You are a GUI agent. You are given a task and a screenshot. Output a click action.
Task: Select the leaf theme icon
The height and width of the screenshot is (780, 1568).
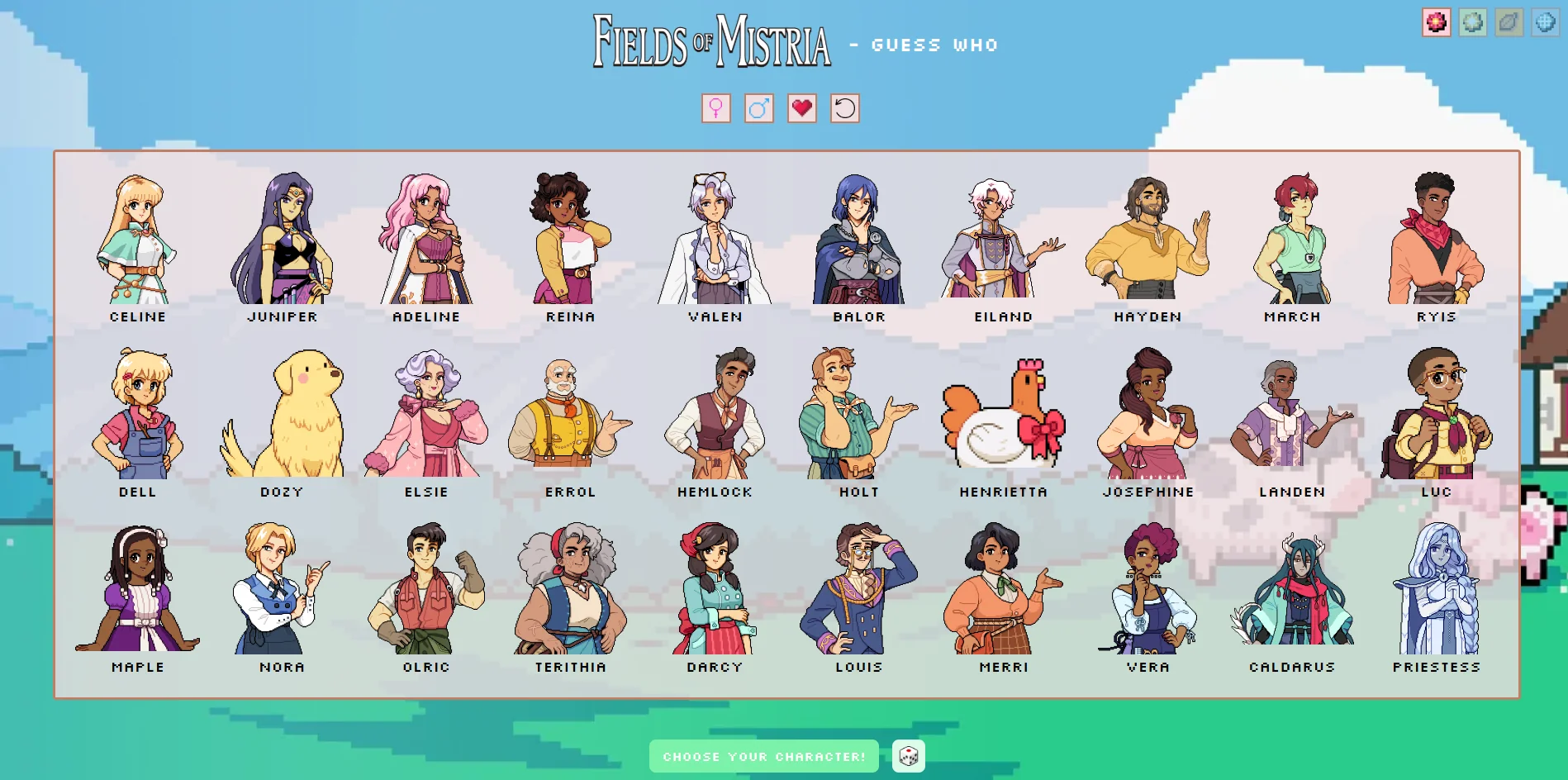pos(1509,23)
